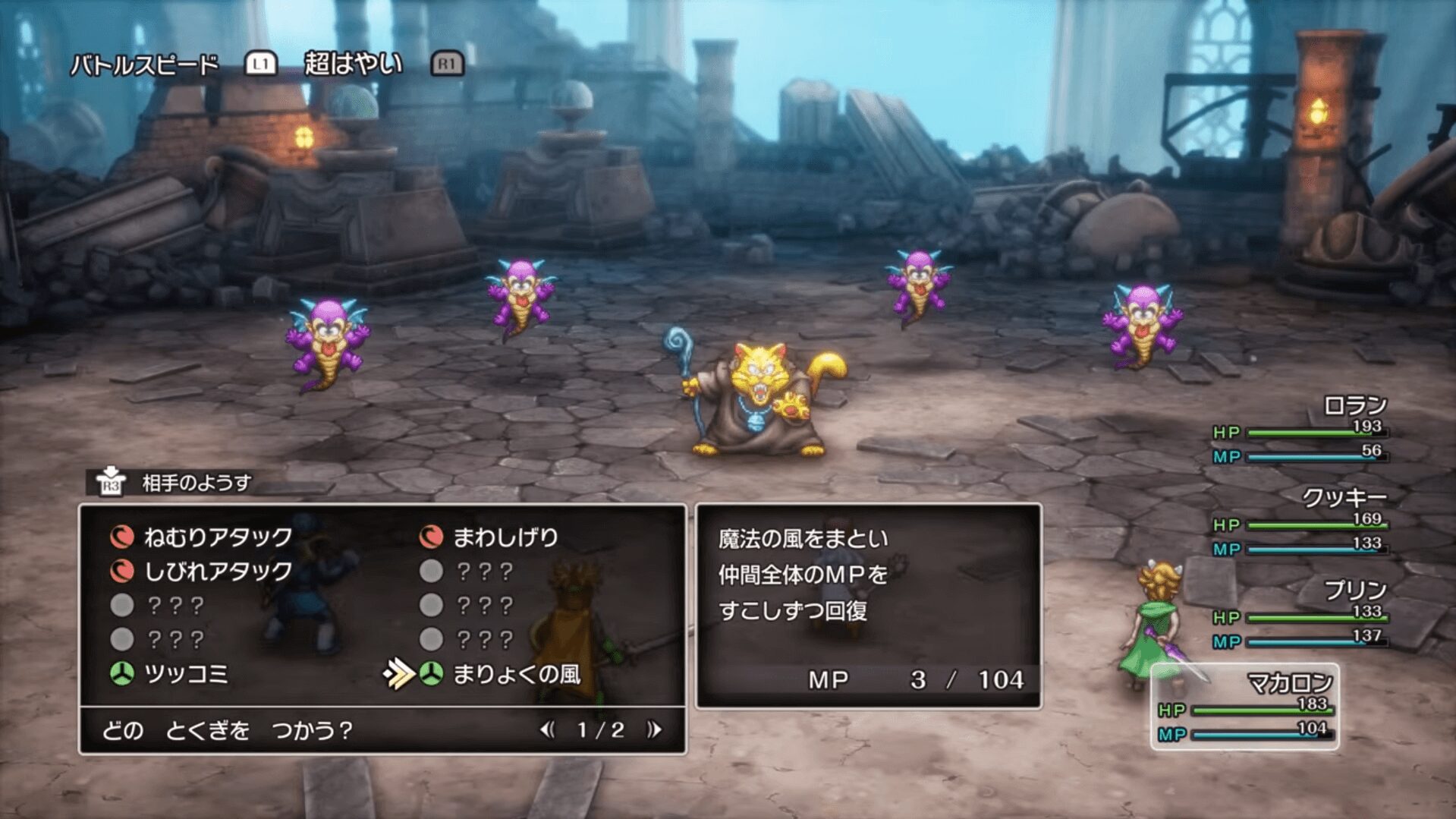
Task: Go to the next skill page arrow
Action: pos(654,730)
